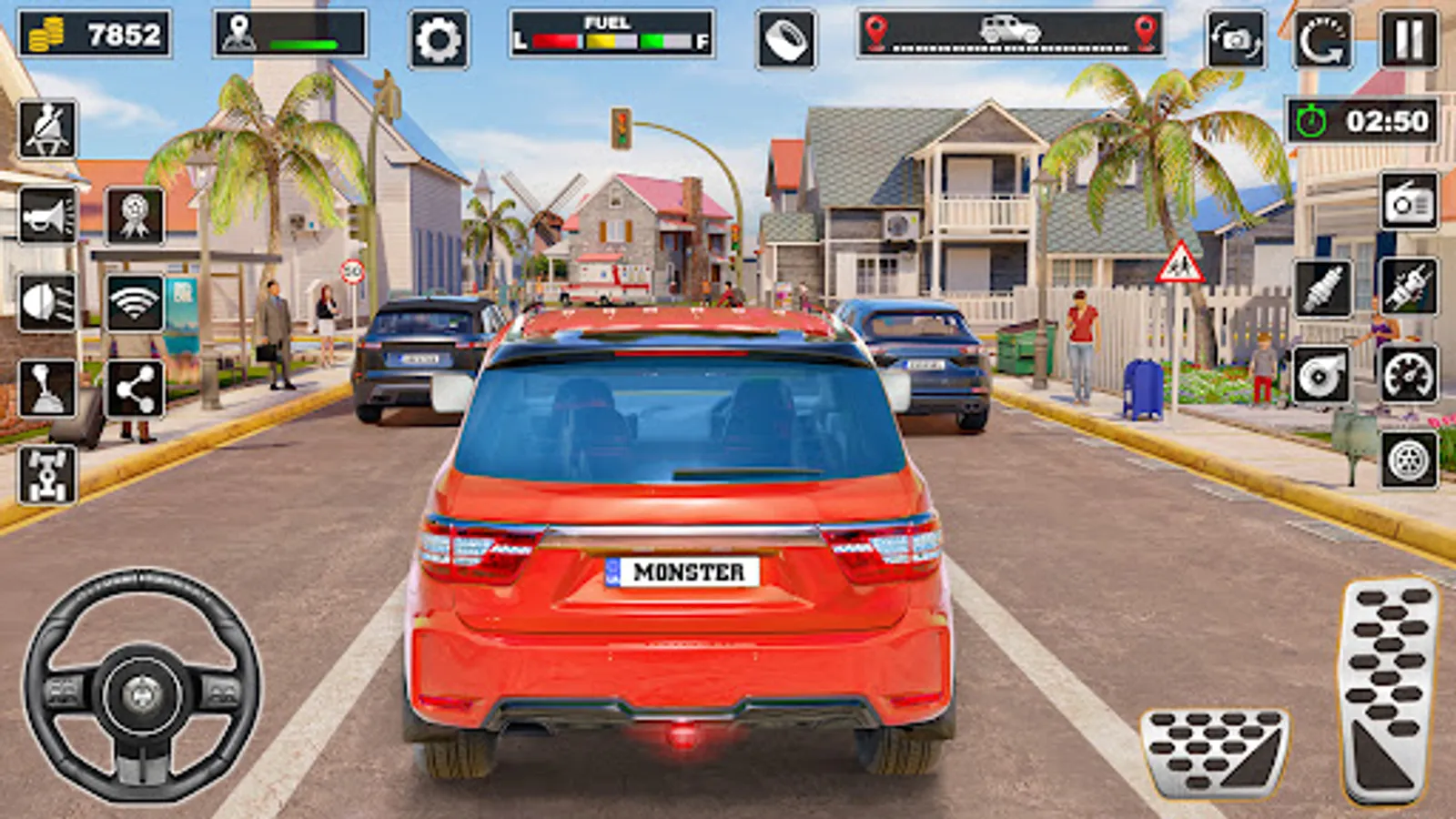Switch the camera view
This screenshot has height=819, width=1456.
click(x=1235, y=39)
